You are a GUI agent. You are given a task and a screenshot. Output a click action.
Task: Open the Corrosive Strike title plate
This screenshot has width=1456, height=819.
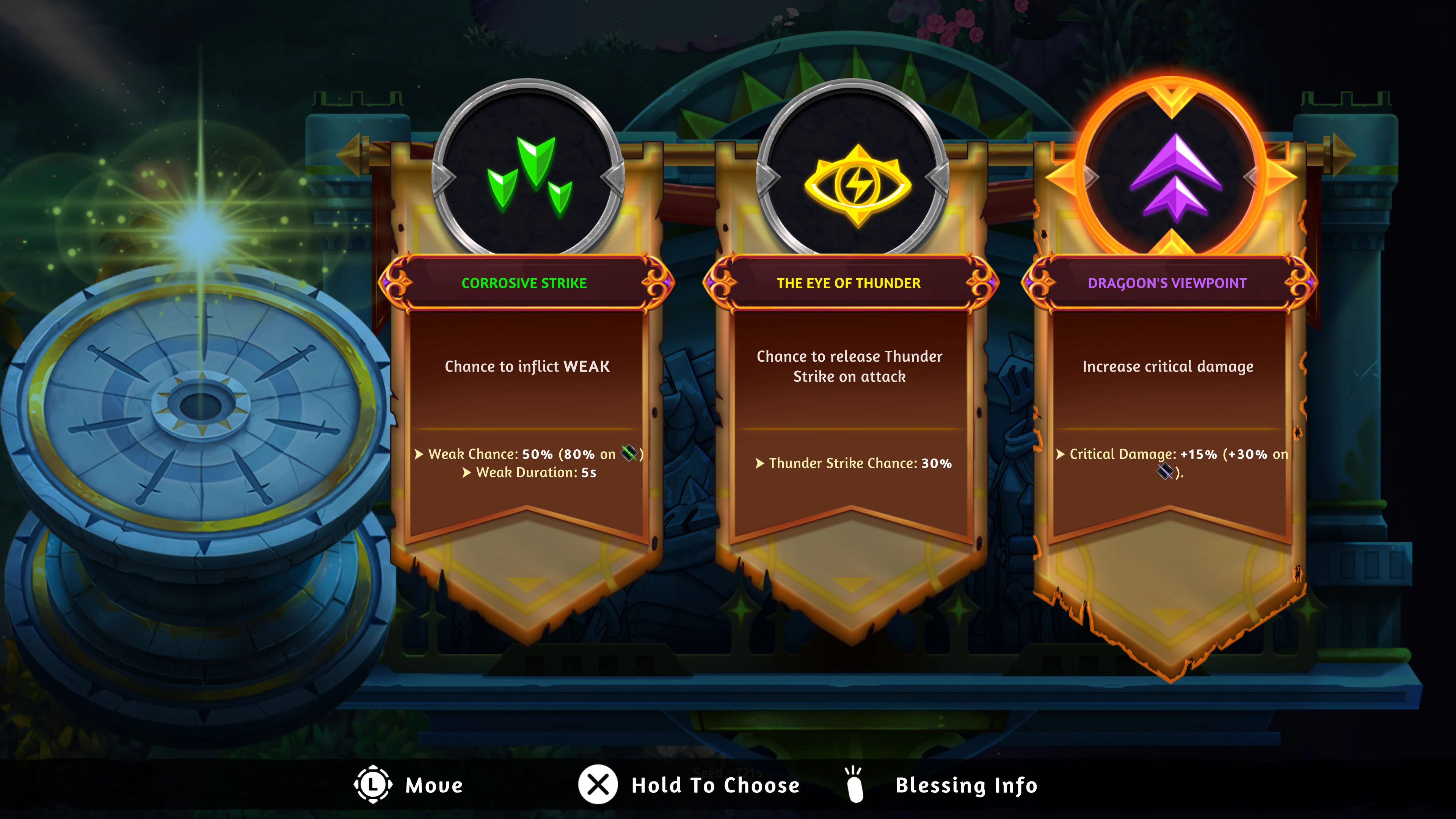tap(525, 283)
